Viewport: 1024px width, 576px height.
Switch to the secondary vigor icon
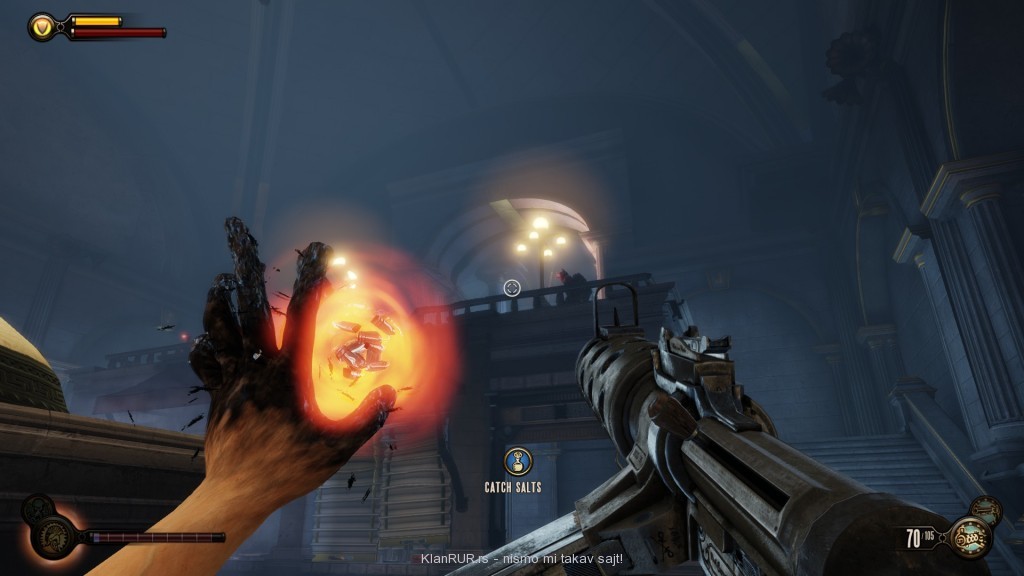point(37,507)
